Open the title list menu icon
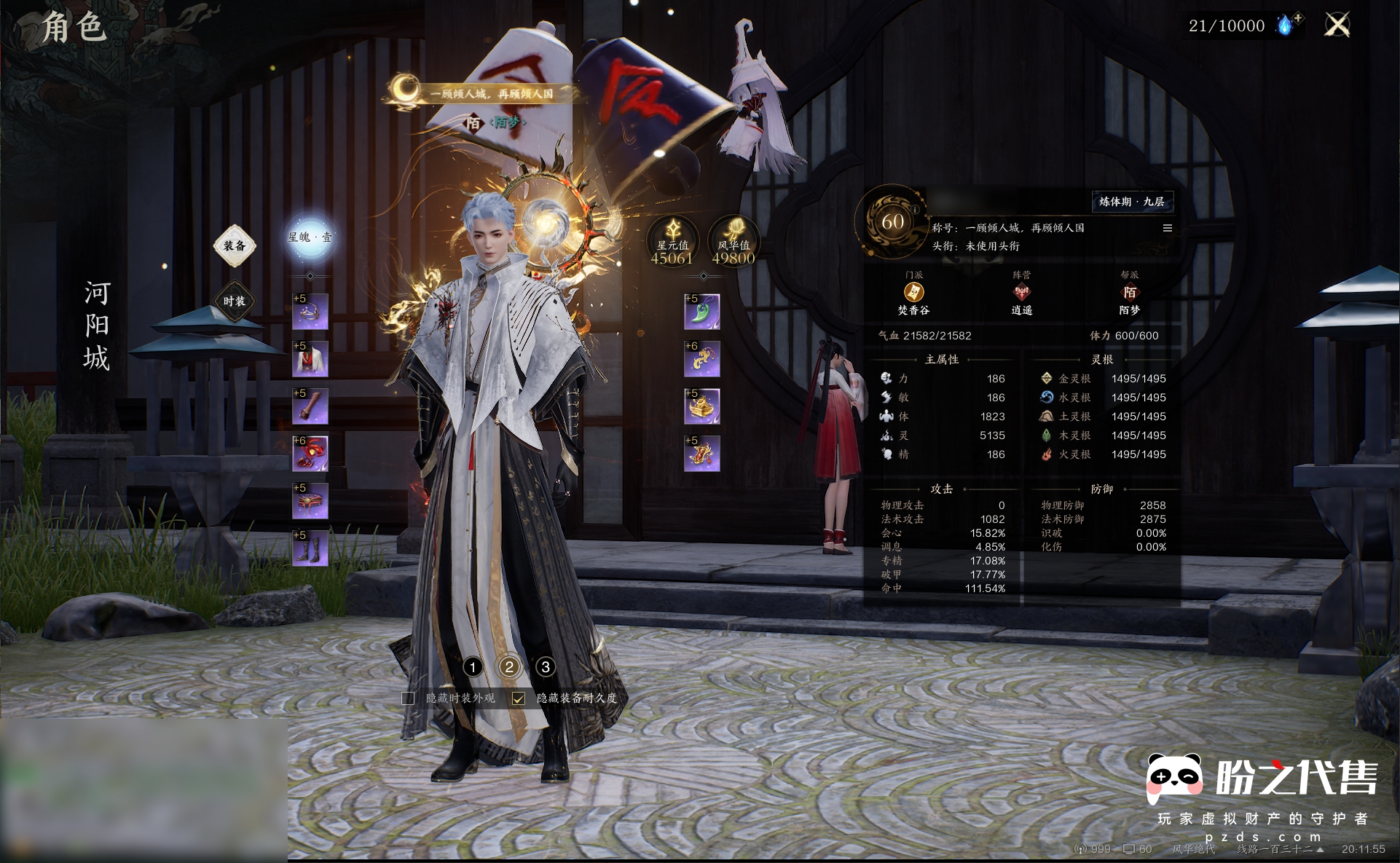 tap(1168, 228)
